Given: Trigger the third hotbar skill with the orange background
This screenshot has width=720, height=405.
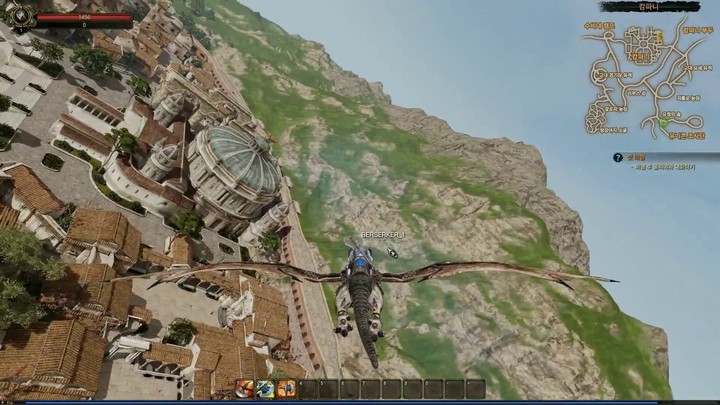Looking at the screenshot, I should click(286, 389).
